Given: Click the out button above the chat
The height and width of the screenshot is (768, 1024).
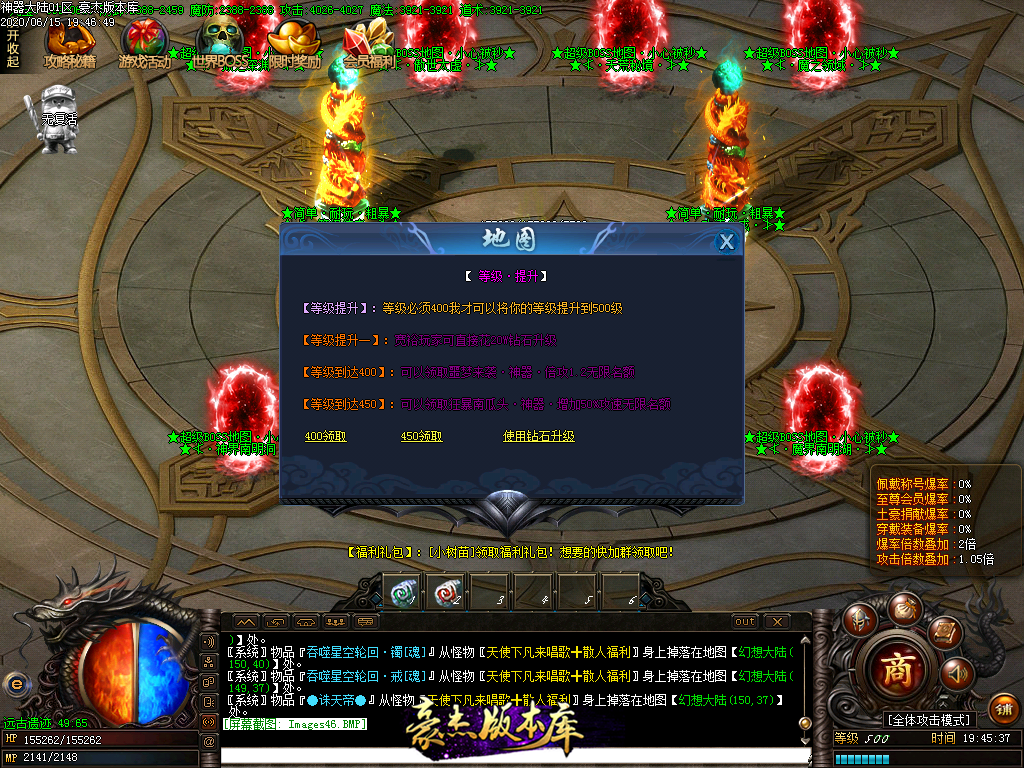Looking at the screenshot, I should point(745,622).
